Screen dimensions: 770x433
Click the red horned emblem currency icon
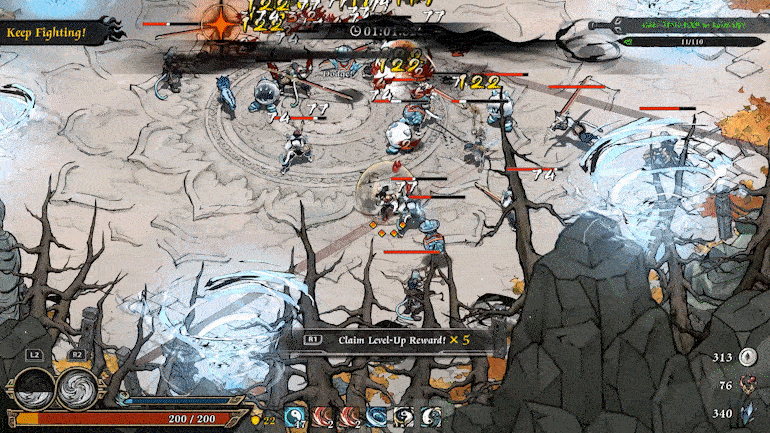[x=749, y=385]
